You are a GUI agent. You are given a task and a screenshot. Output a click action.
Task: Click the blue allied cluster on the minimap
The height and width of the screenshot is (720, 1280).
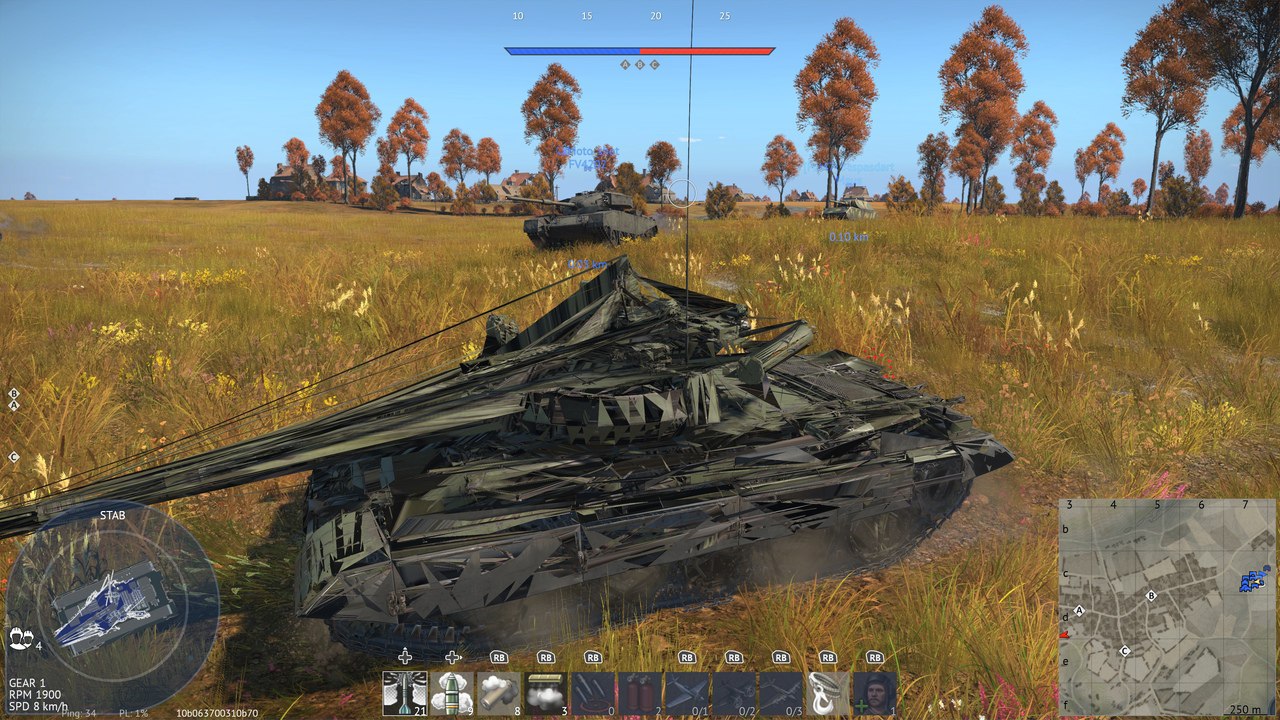tap(1252, 579)
